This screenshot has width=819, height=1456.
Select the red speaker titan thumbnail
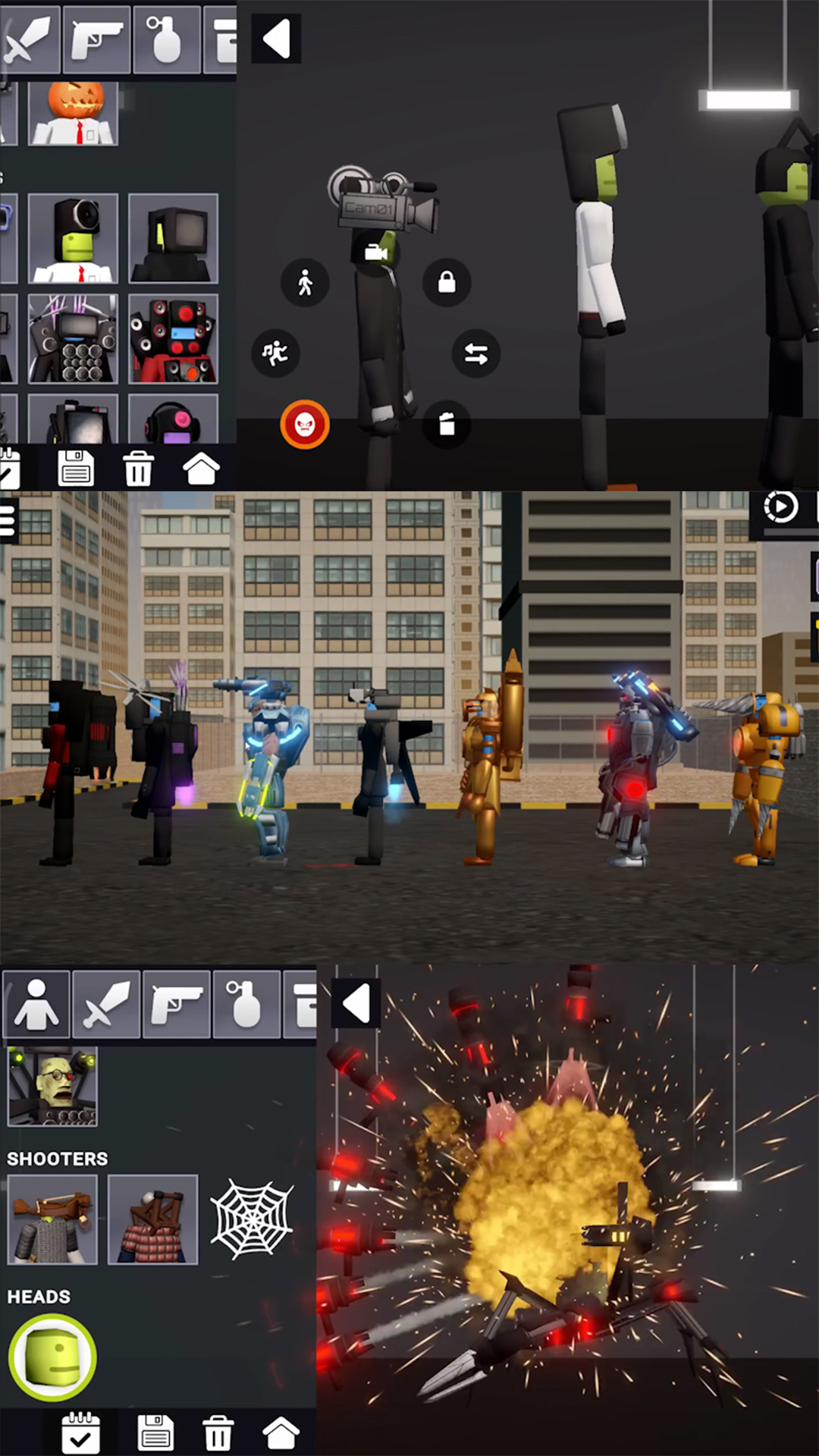(174, 339)
